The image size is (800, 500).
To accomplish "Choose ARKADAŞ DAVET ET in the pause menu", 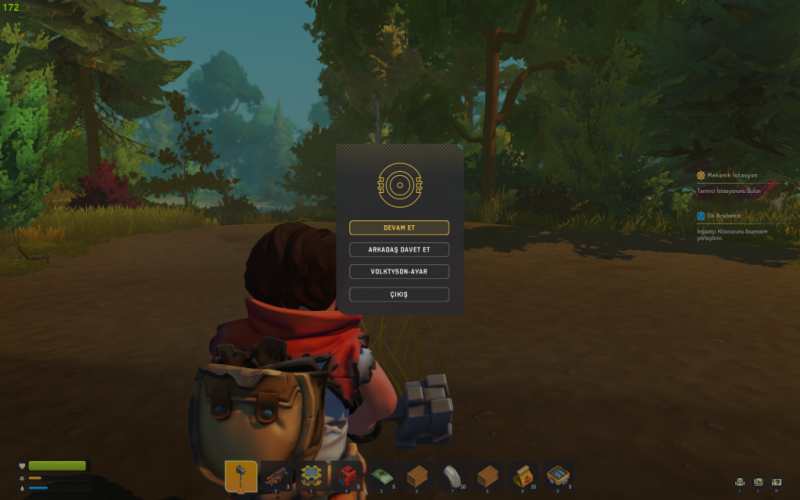I will 399,250.
